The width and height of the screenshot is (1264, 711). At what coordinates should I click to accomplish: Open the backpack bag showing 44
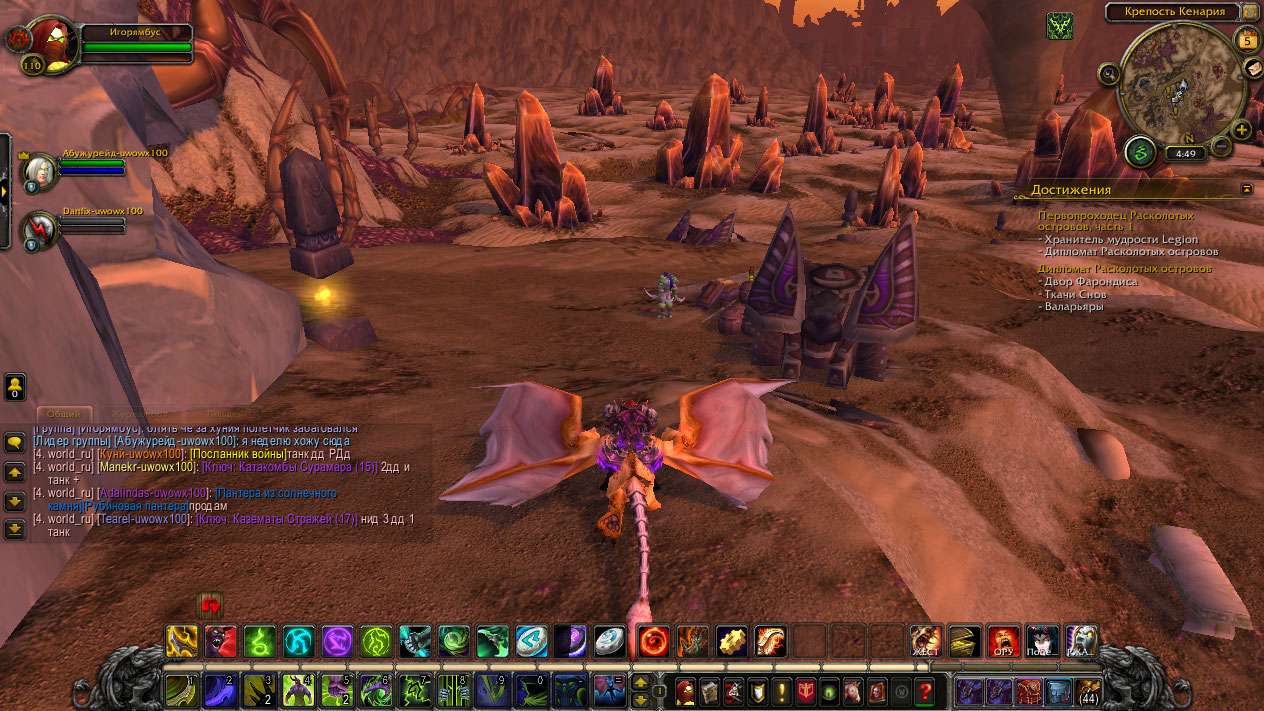click(x=1087, y=691)
